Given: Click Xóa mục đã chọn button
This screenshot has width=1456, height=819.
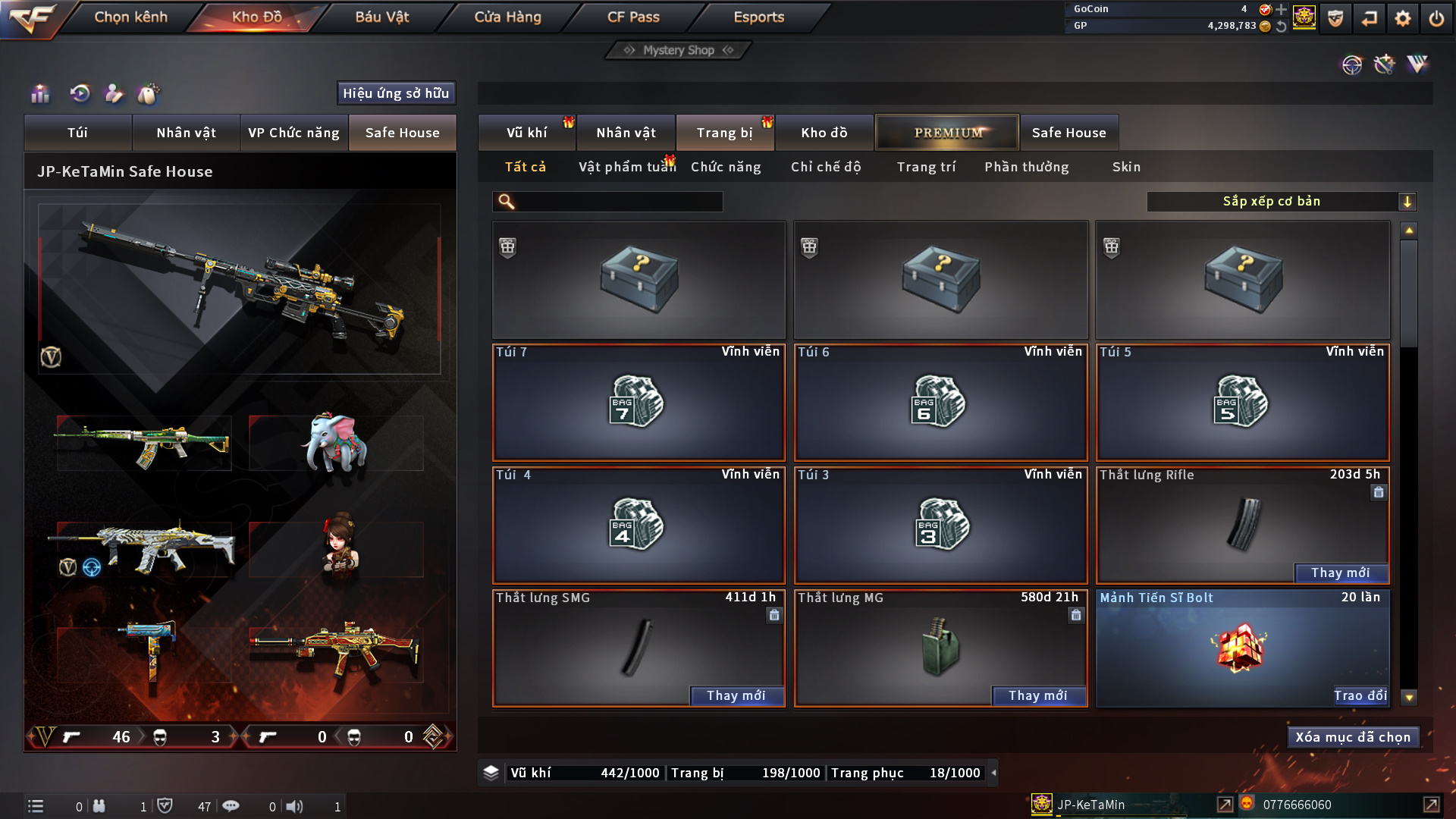Looking at the screenshot, I should tap(1353, 737).
